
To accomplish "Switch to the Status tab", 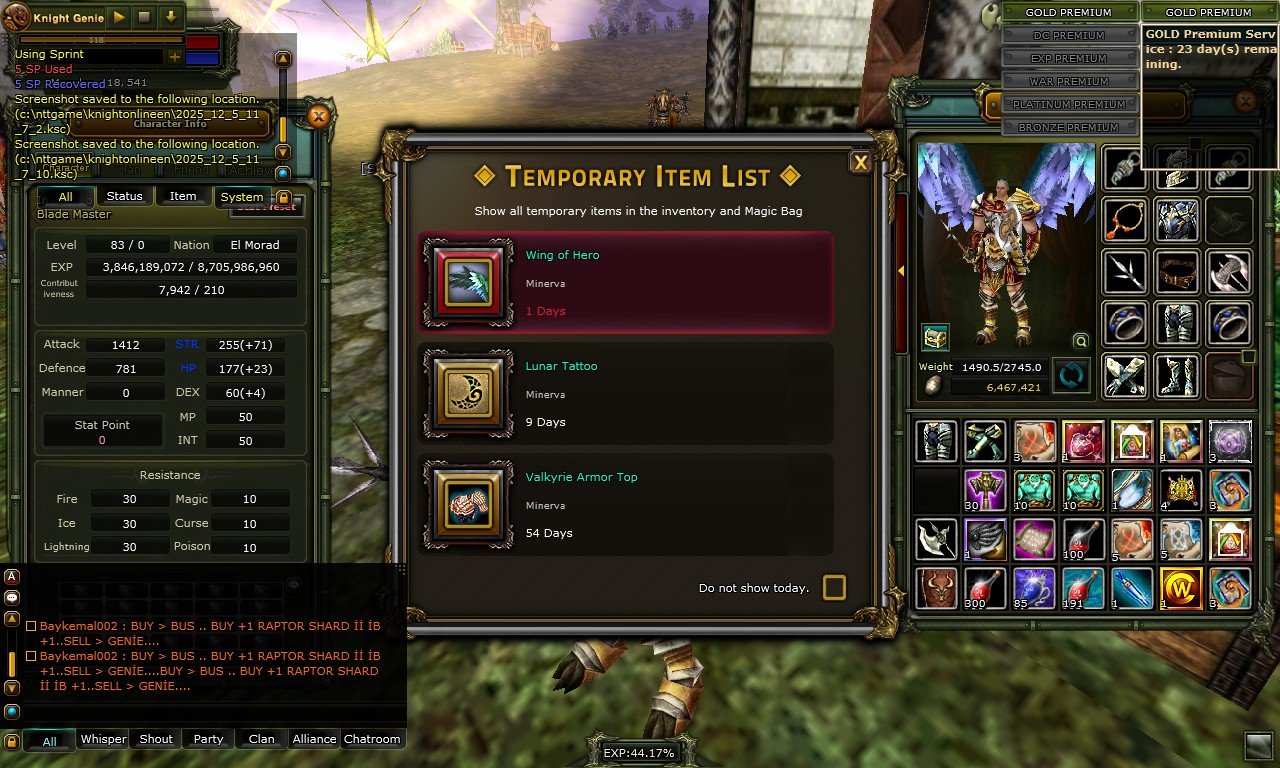I will coord(124,196).
